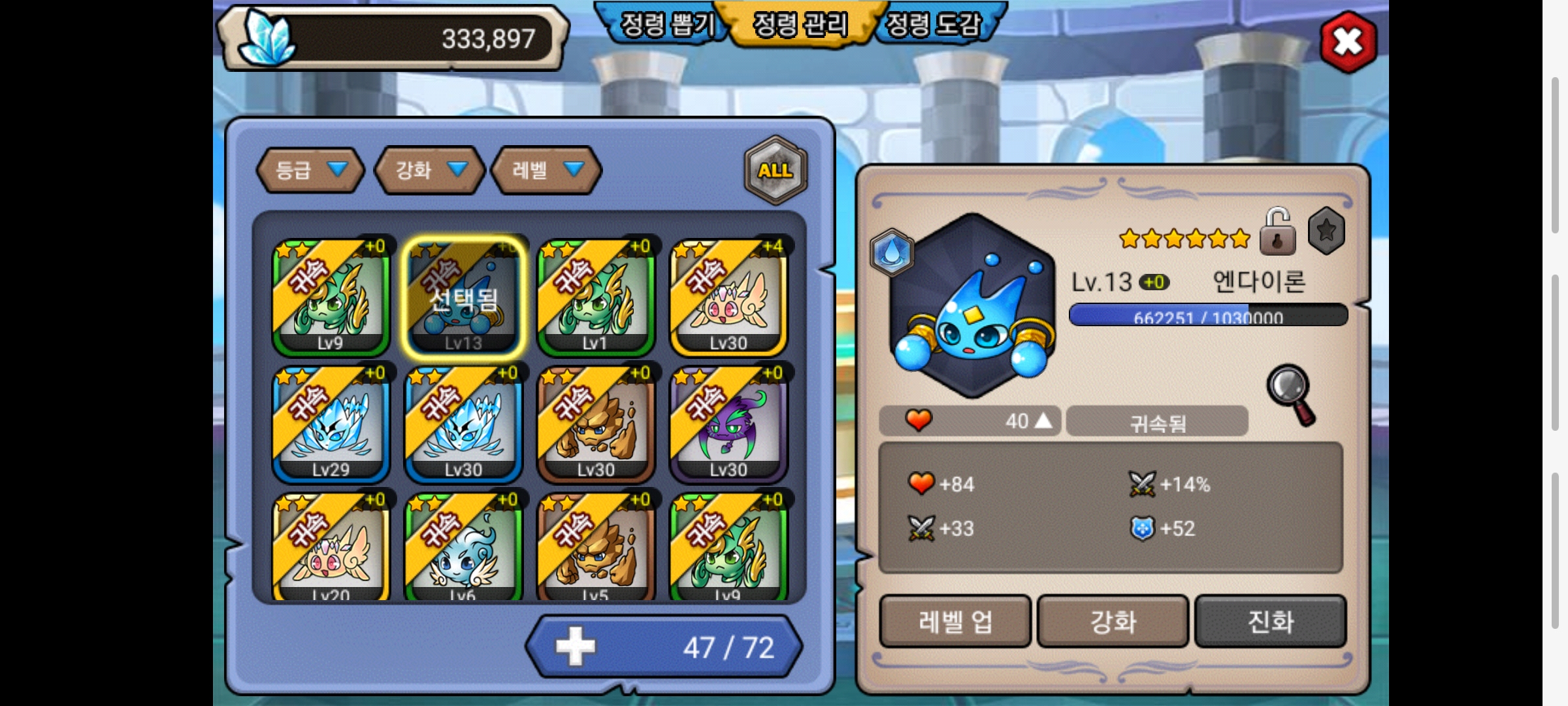Choose the +4 Lv30 pink fairy spirit

coord(728,297)
